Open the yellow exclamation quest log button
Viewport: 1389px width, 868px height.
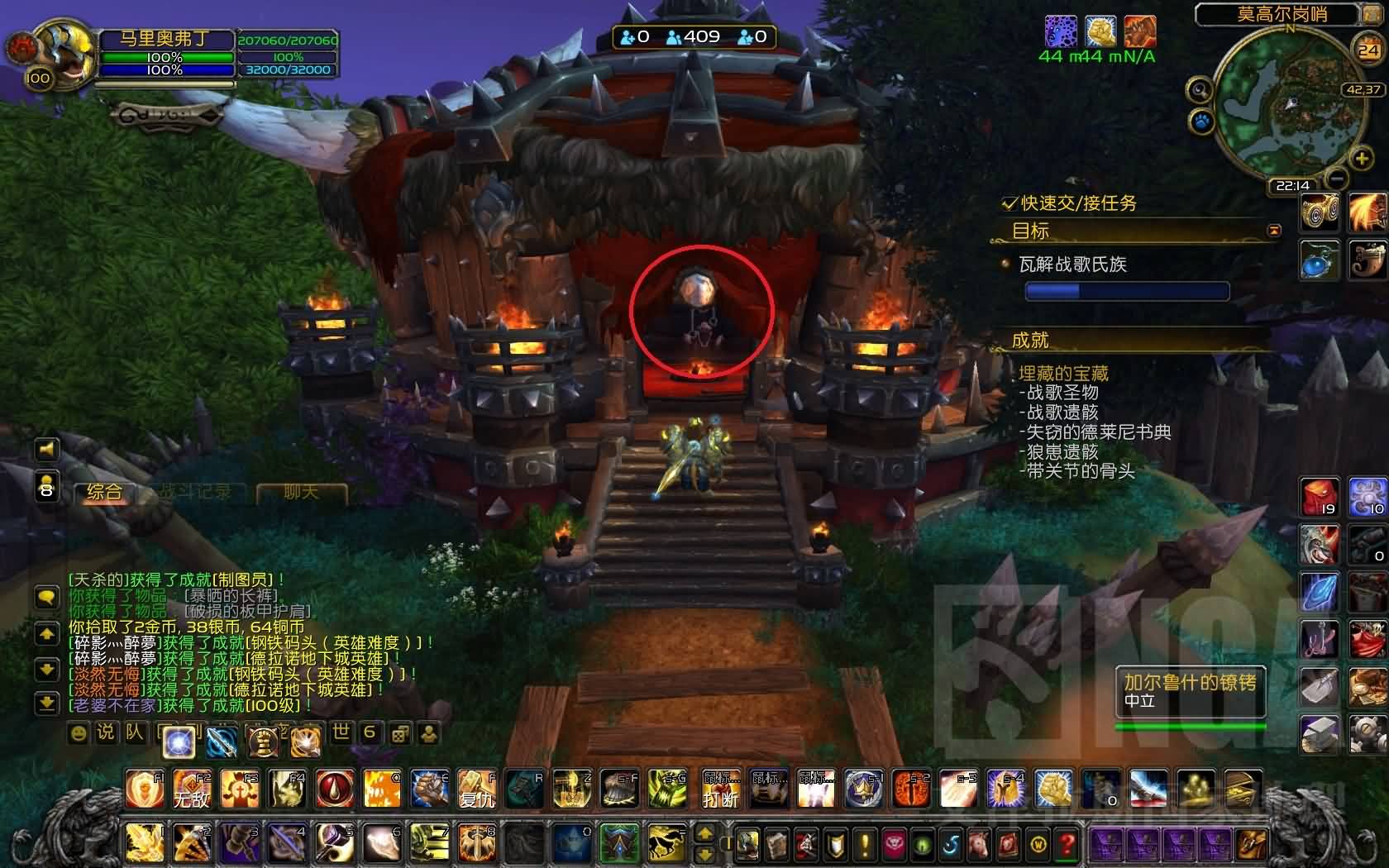[x=865, y=844]
